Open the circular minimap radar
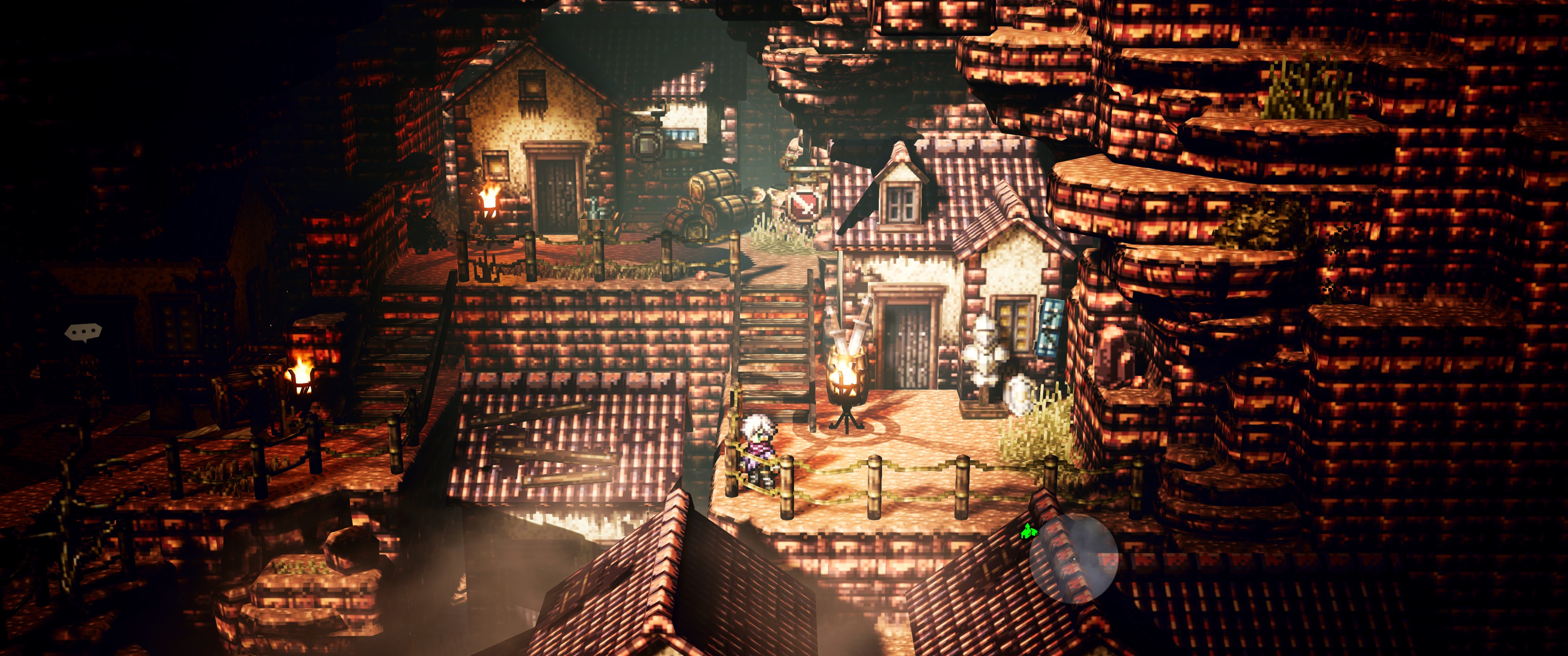 (1074, 559)
